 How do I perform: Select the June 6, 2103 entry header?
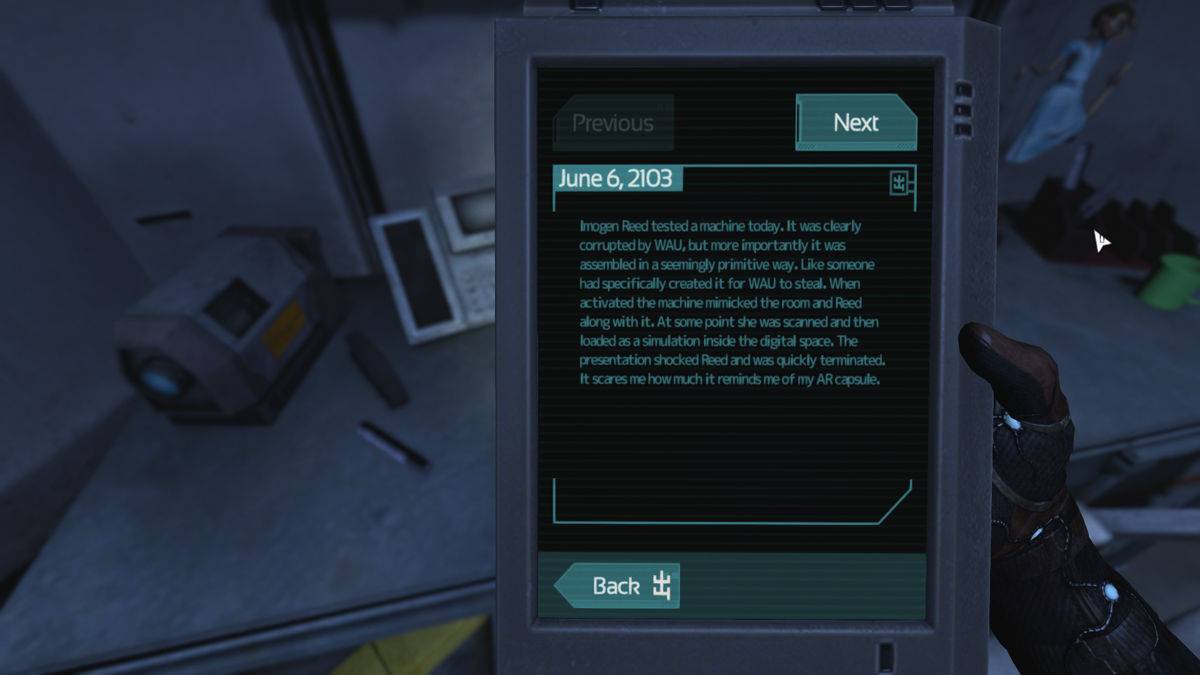click(617, 179)
